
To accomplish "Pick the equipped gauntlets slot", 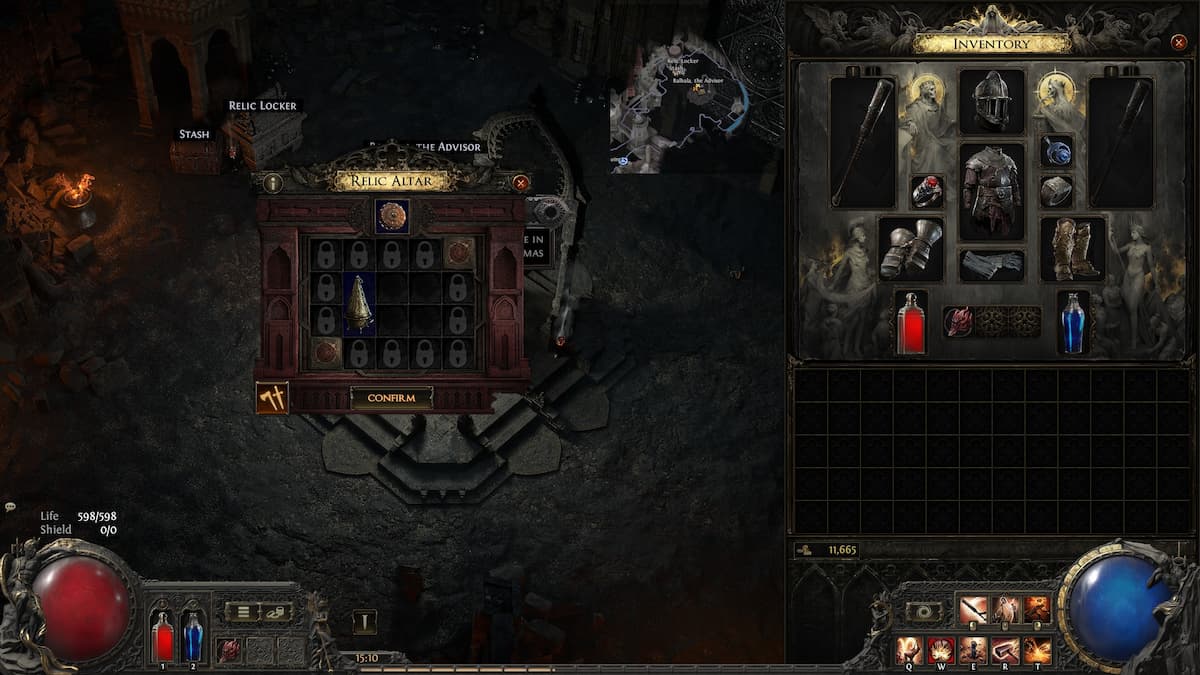I will (911, 248).
